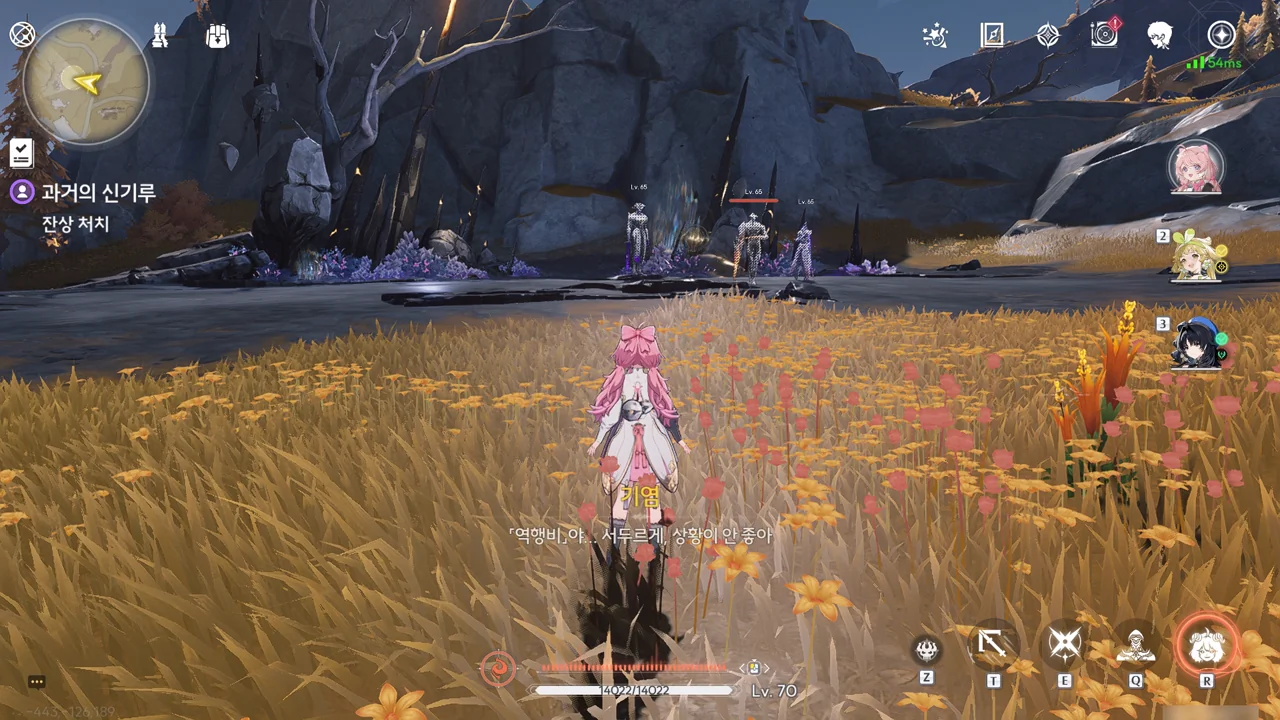Unleash the glowing horned-girl ultimate
Image resolution: width=1280 pixels, height=720 pixels.
pyautogui.click(x=1206, y=645)
